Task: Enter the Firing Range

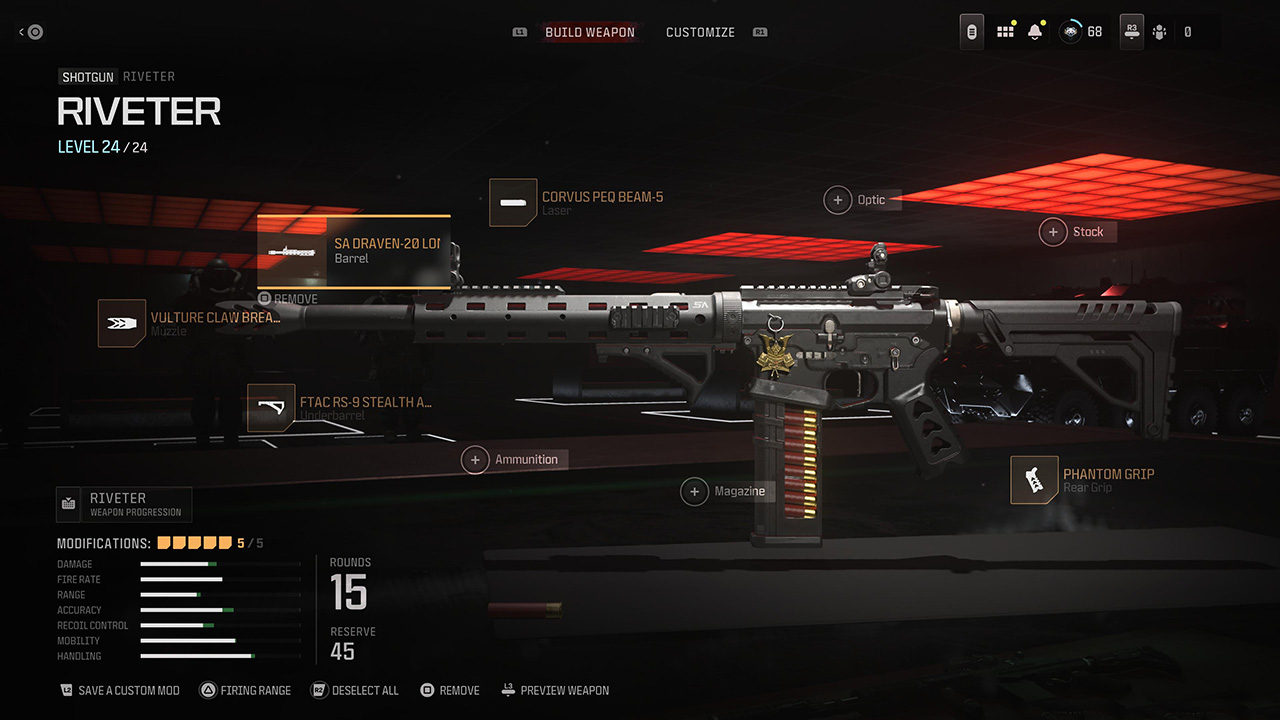Action: tap(246, 690)
